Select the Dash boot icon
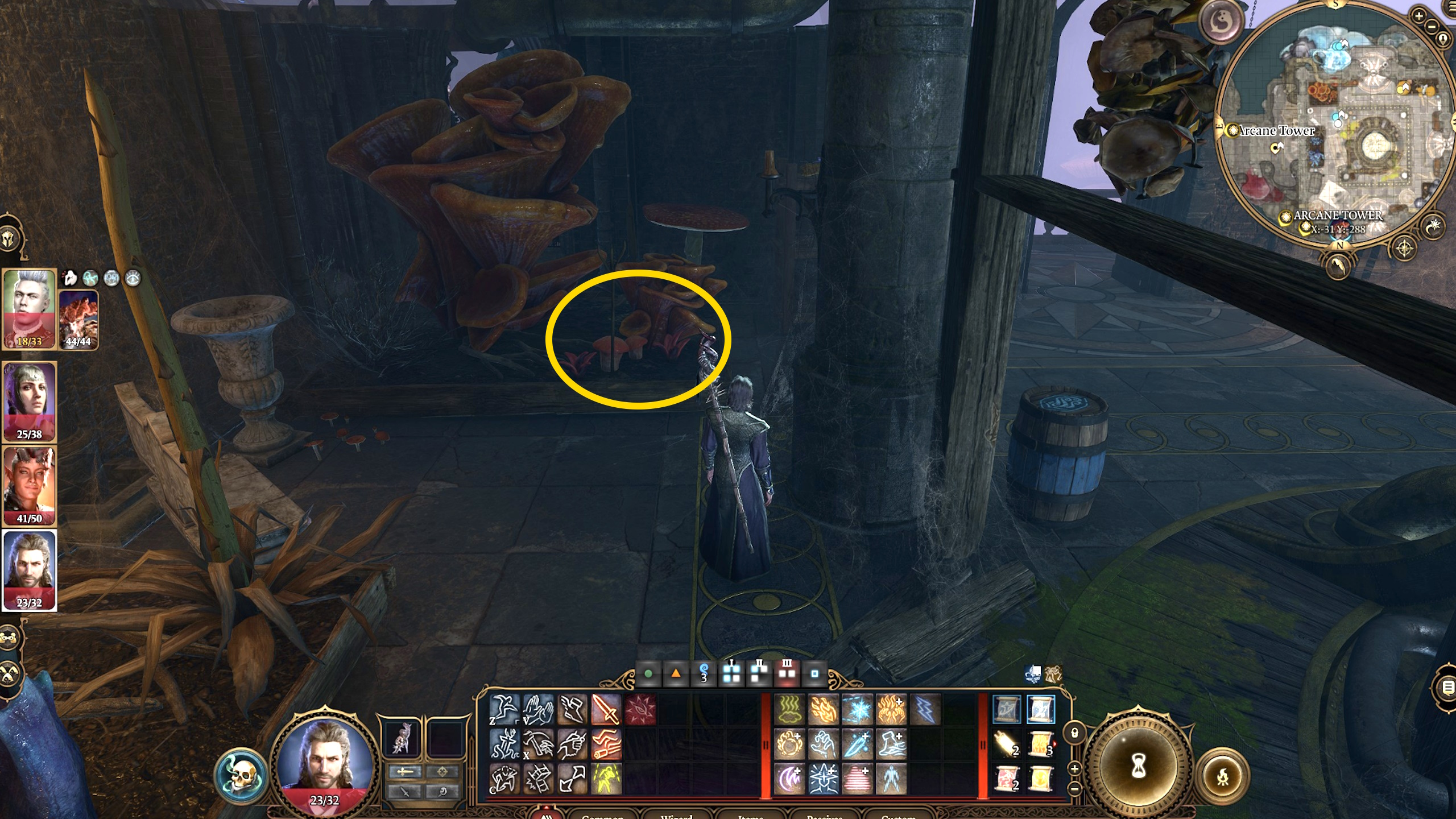The height and width of the screenshot is (819, 1456). coord(573,712)
